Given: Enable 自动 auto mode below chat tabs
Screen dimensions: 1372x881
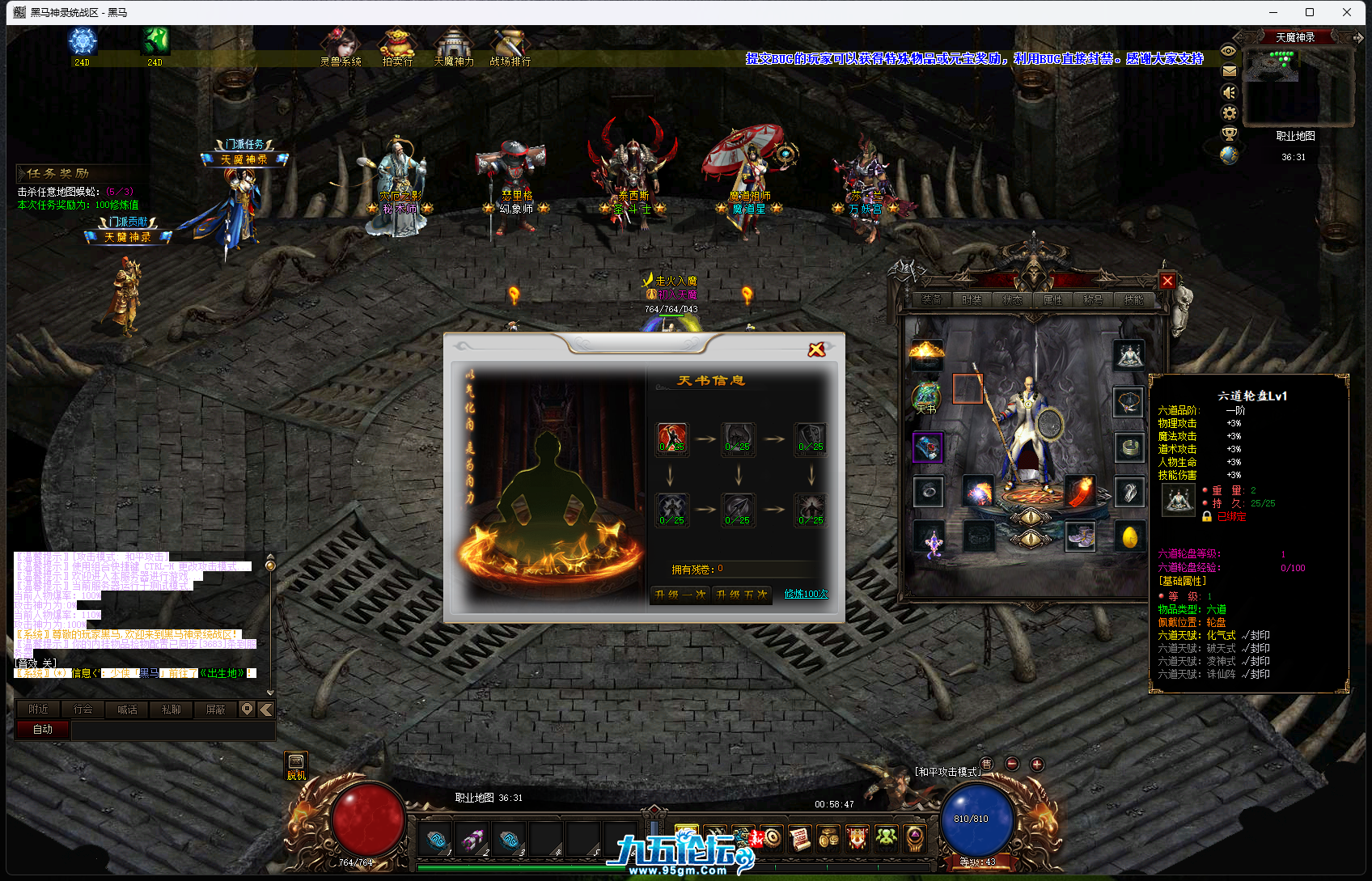Looking at the screenshot, I should tap(42, 729).
